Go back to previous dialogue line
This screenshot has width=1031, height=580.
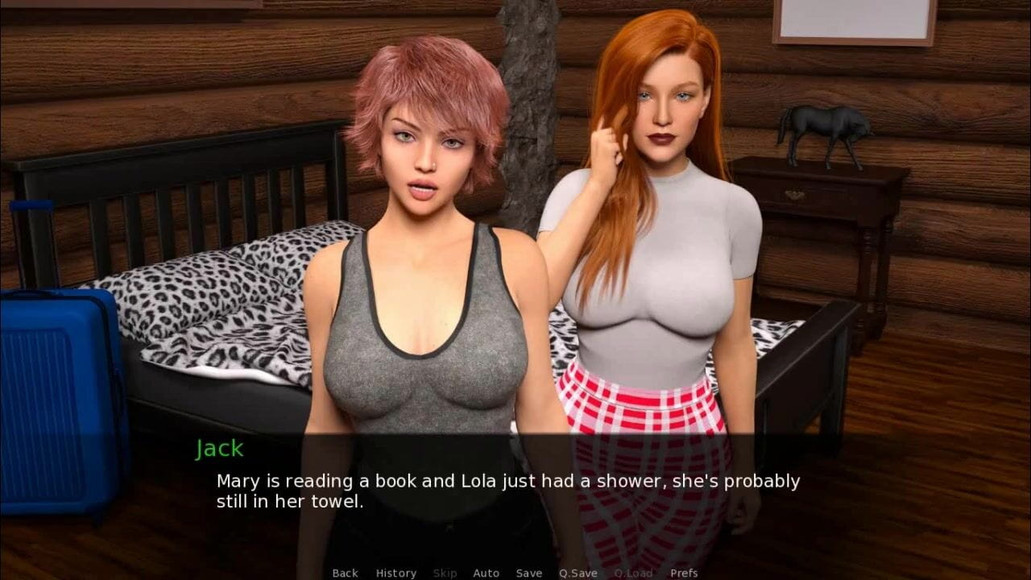[345, 573]
